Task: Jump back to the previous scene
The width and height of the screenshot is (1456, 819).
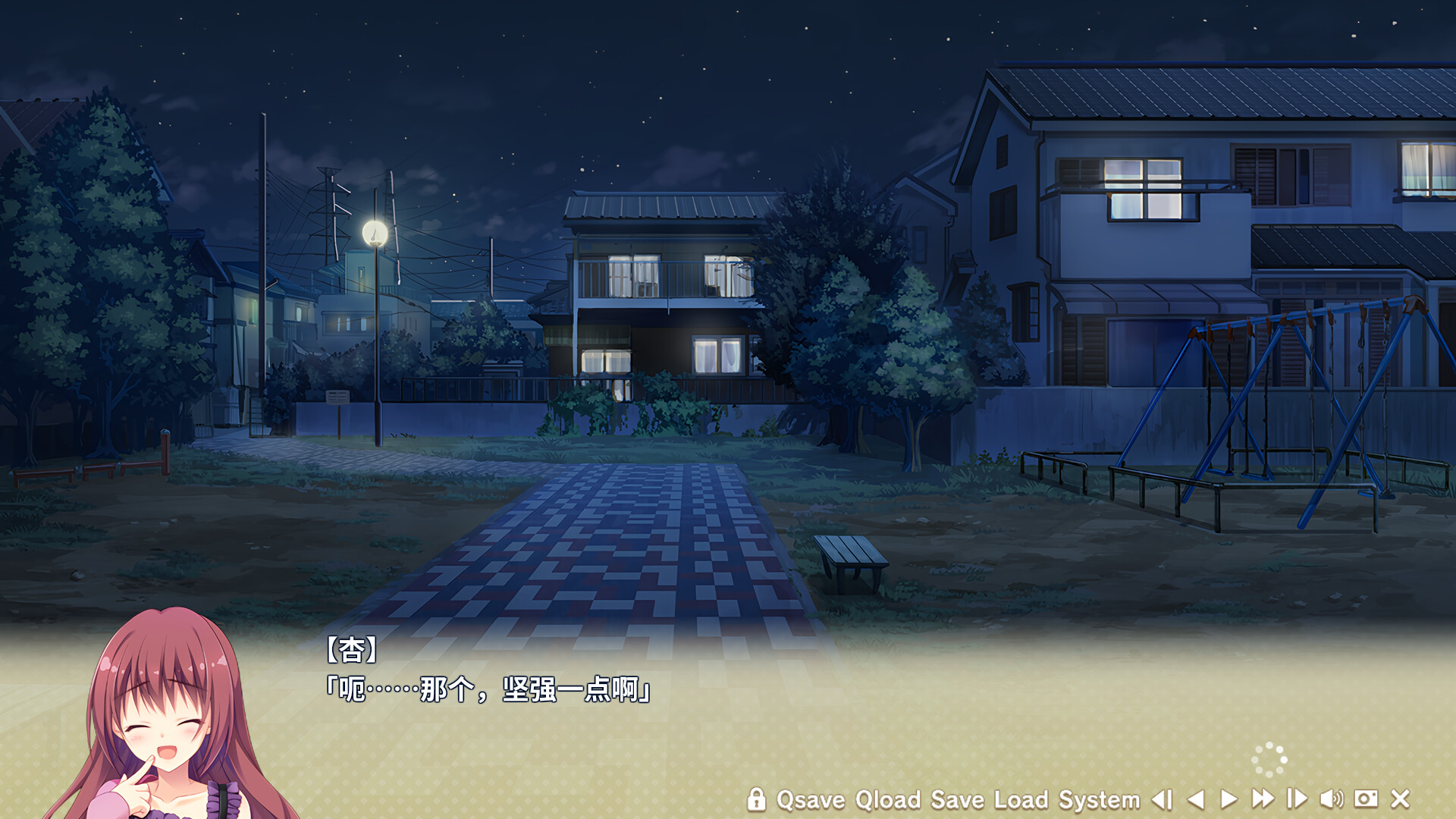Action: pos(1162,799)
